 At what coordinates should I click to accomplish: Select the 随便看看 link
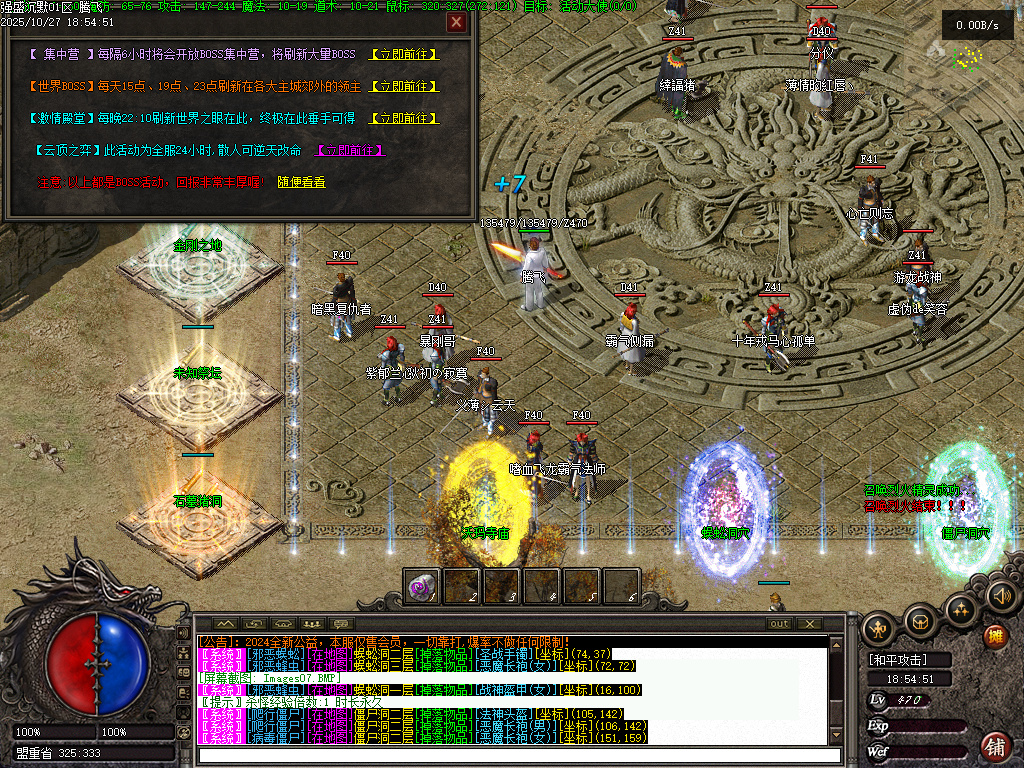[301, 182]
